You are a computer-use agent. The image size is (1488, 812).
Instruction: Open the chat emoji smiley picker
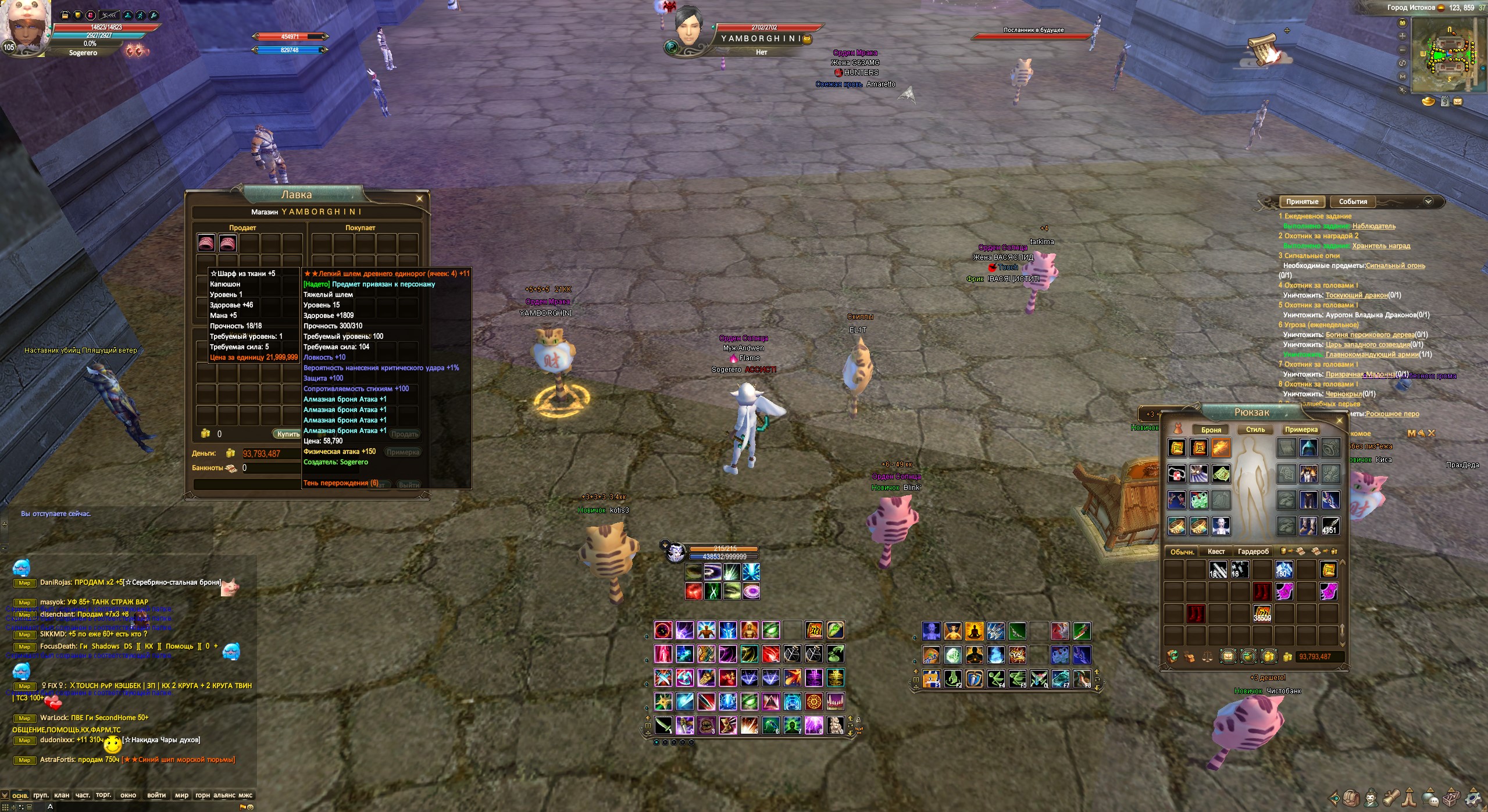(251, 807)
